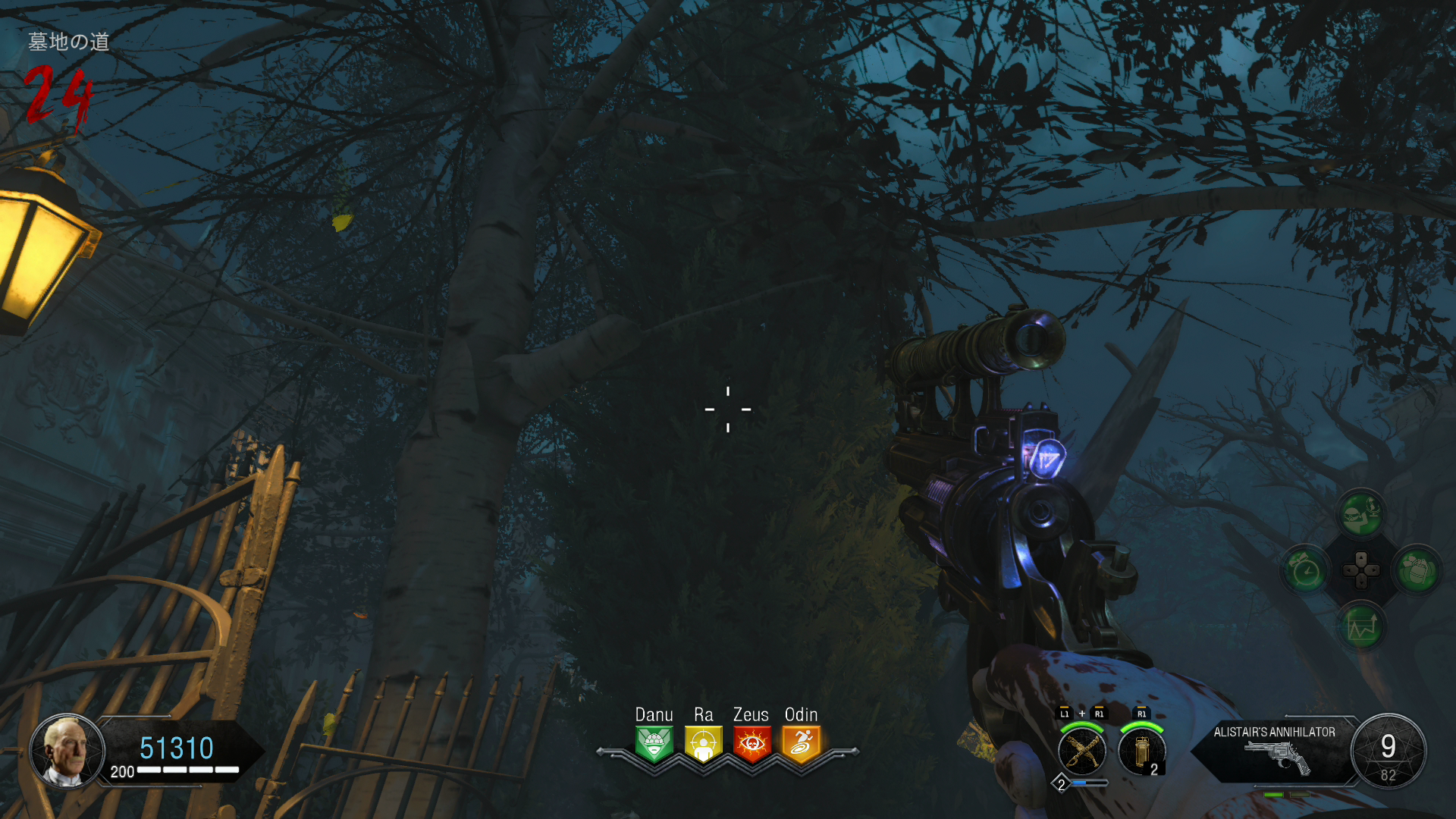Select the Ra perk icon
This screenshot has width=1456, height=819.
703,744
